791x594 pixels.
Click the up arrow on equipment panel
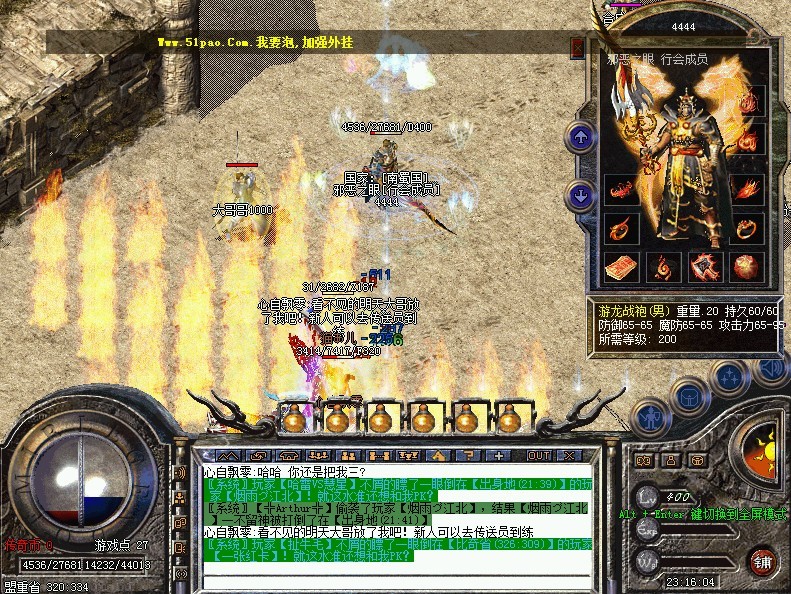579,137
